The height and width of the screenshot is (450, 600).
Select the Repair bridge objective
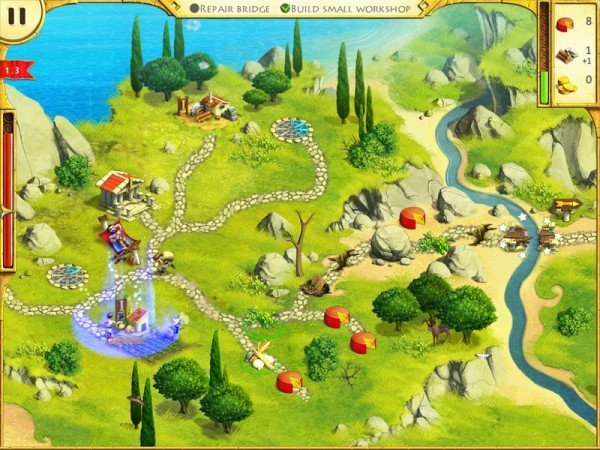tap(232, 9)
